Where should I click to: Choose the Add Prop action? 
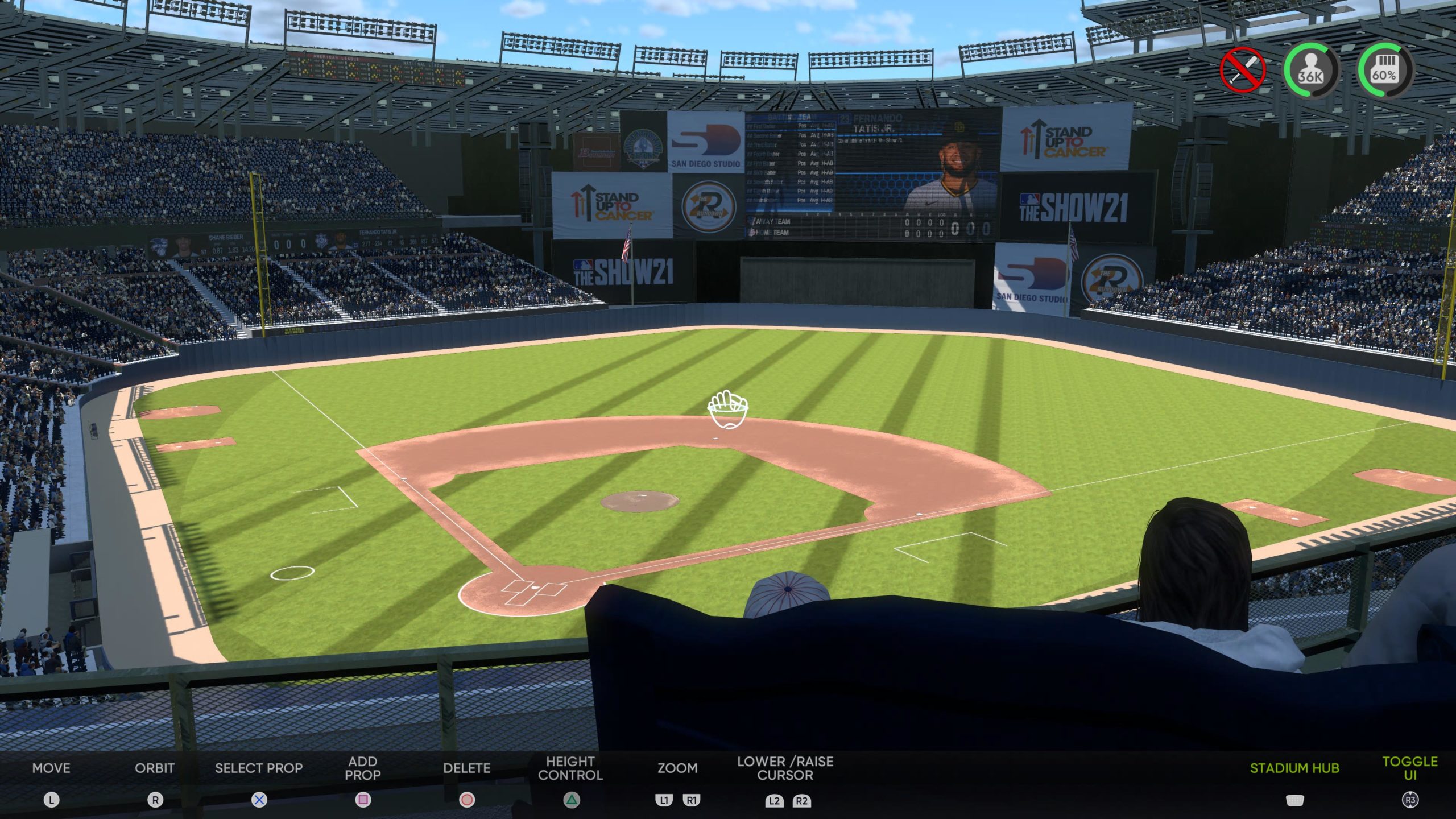point(362,768)
